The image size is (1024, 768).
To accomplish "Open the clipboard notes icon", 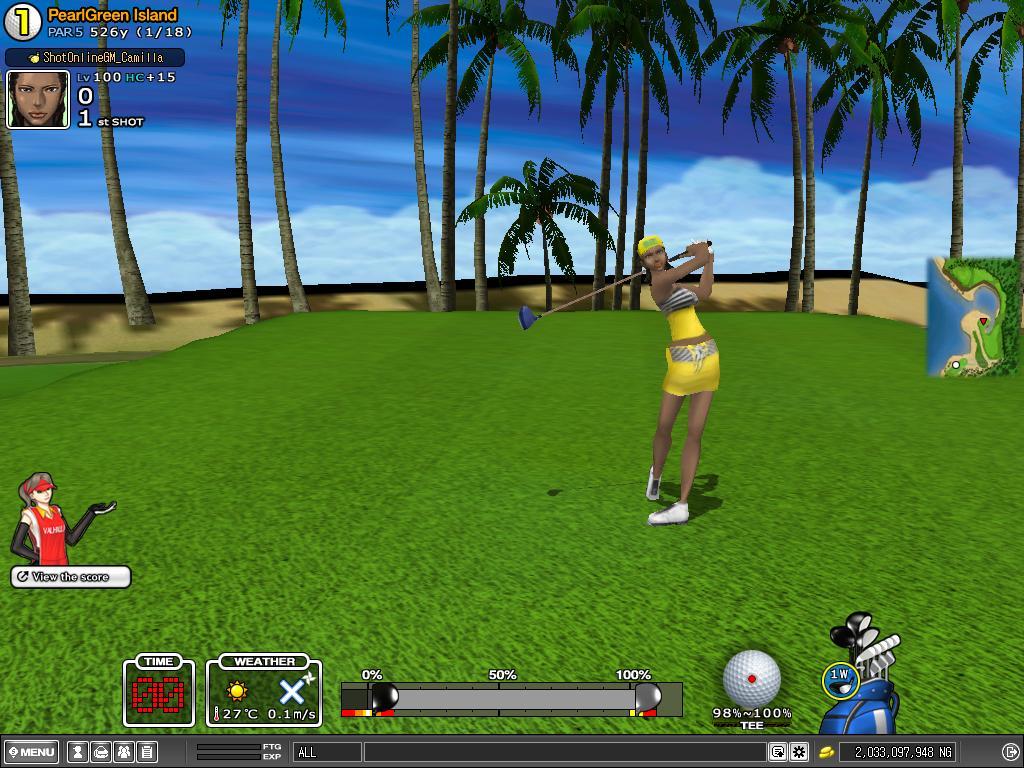I will [x=147, y=752].
